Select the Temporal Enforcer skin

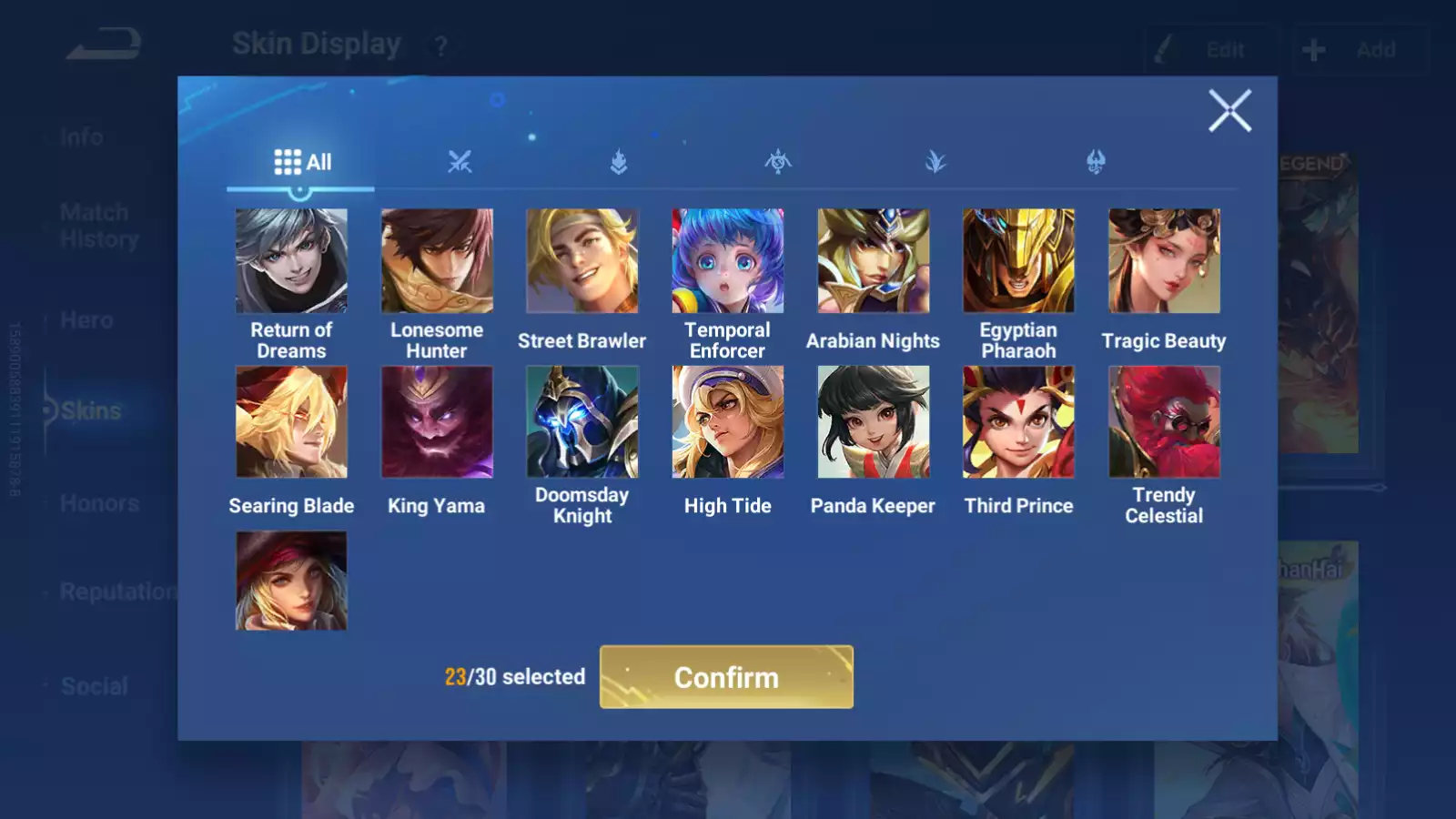click(728, 261)
